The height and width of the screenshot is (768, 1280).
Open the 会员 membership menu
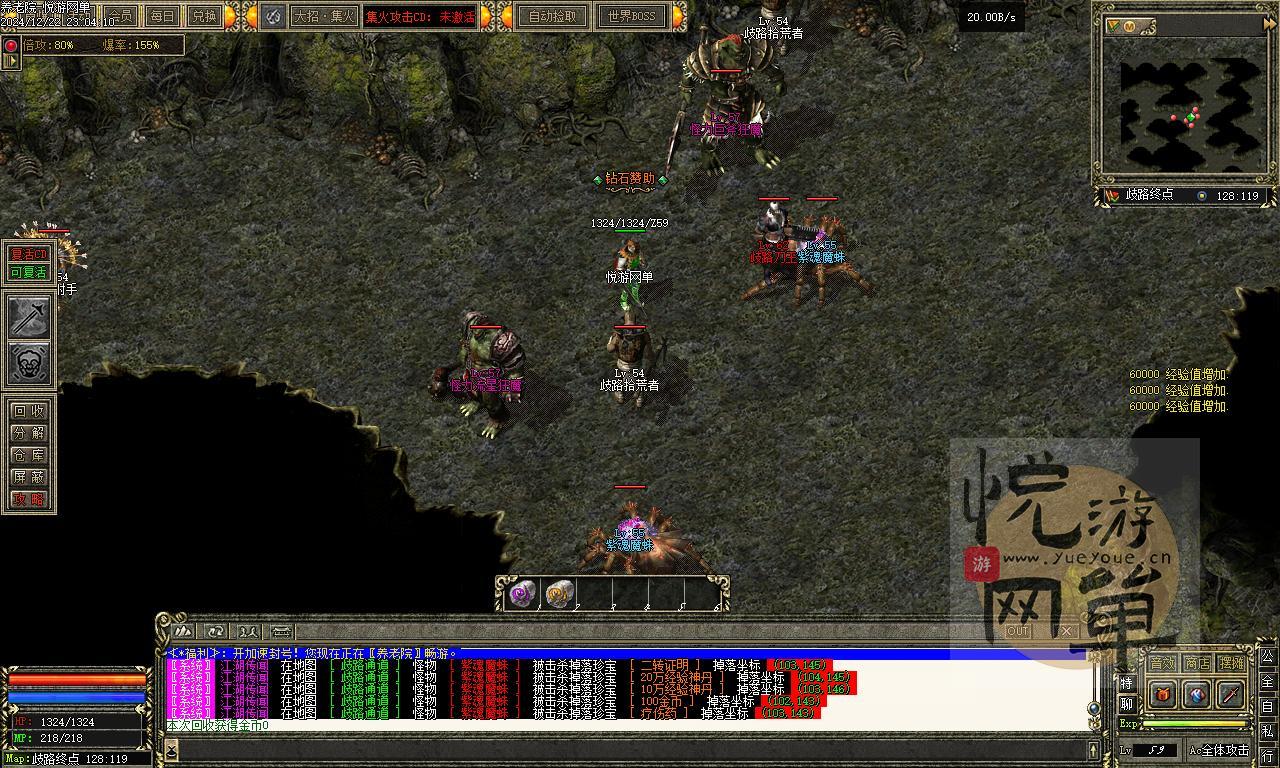120,16
